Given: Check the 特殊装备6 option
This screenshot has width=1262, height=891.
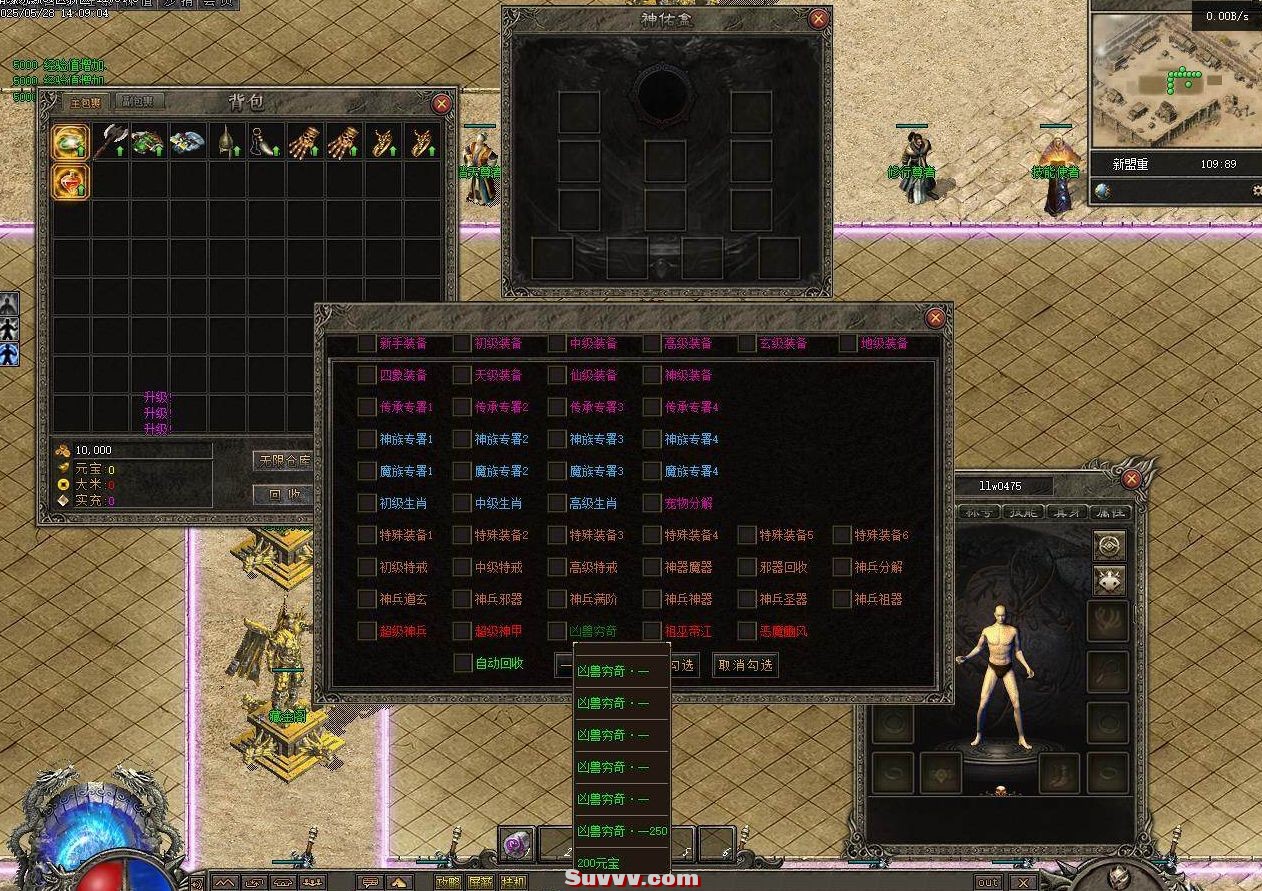Looking at the screenshot, I should pos(842,536).
